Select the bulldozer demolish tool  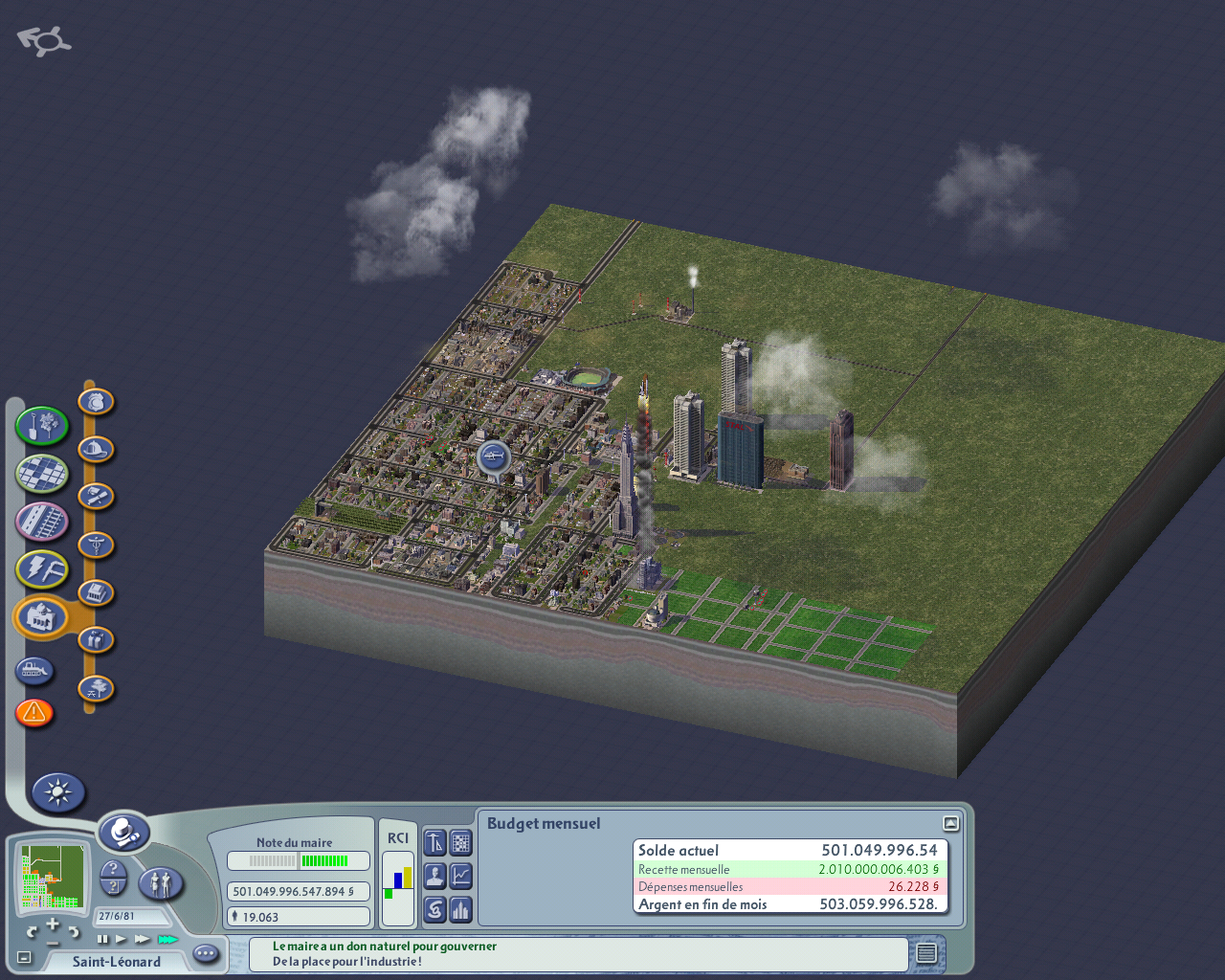pyautogui.click(x=34, y=670)
